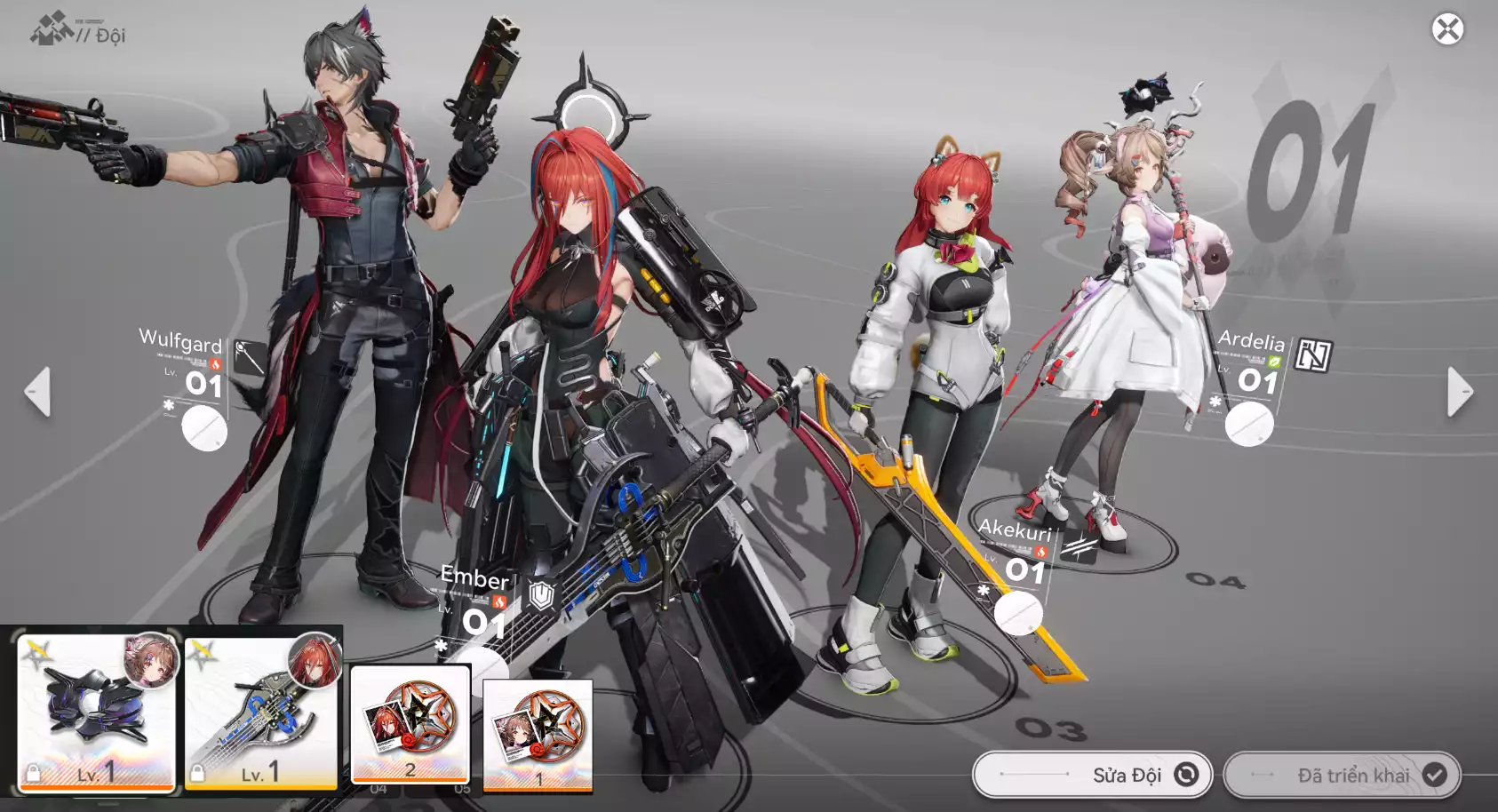
Task: Click the white circle slot under Akekuri's level
Action: (1017, 612)
